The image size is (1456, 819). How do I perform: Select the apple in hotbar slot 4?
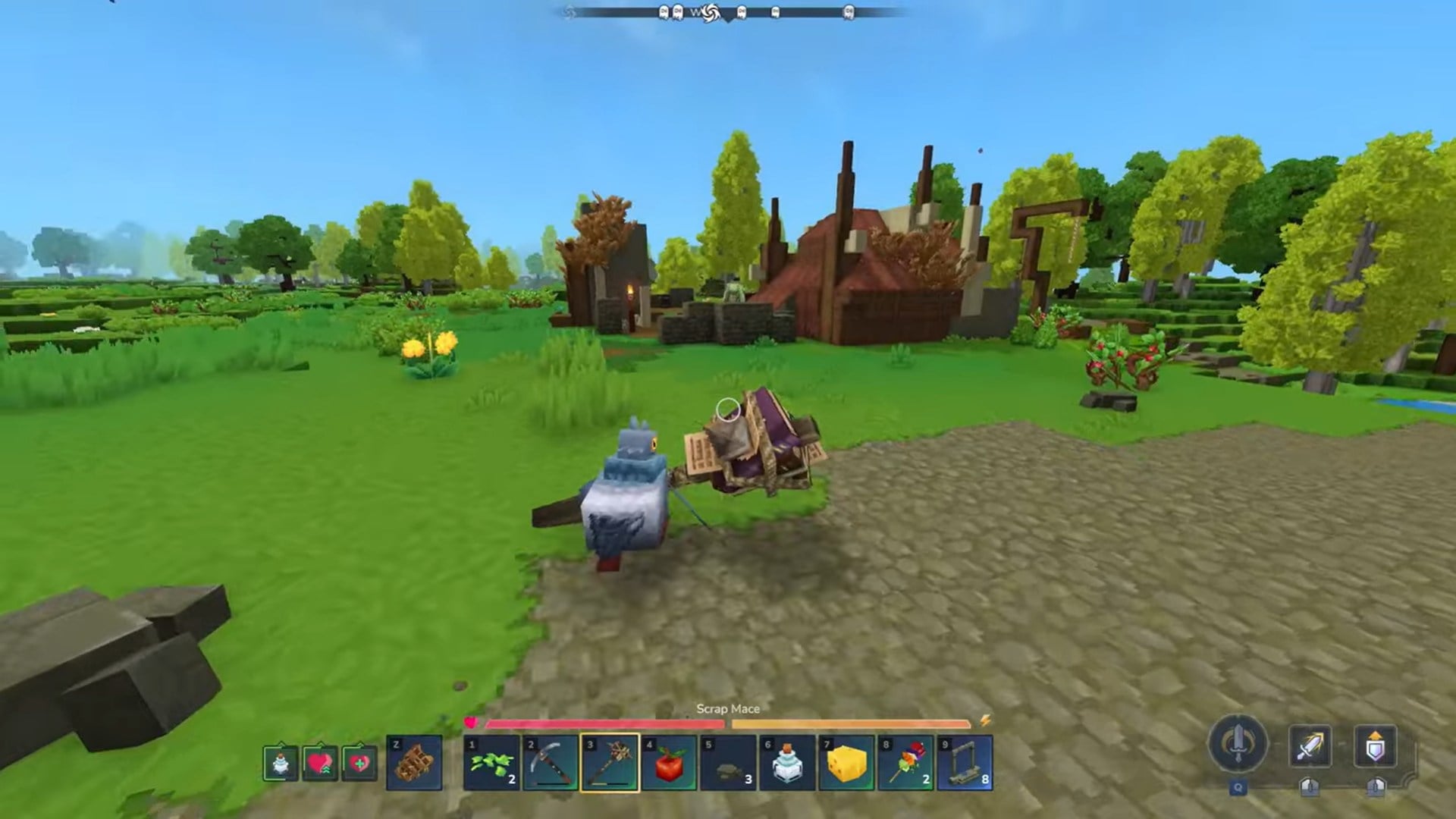pyautogui.click(x=669, y=764)
